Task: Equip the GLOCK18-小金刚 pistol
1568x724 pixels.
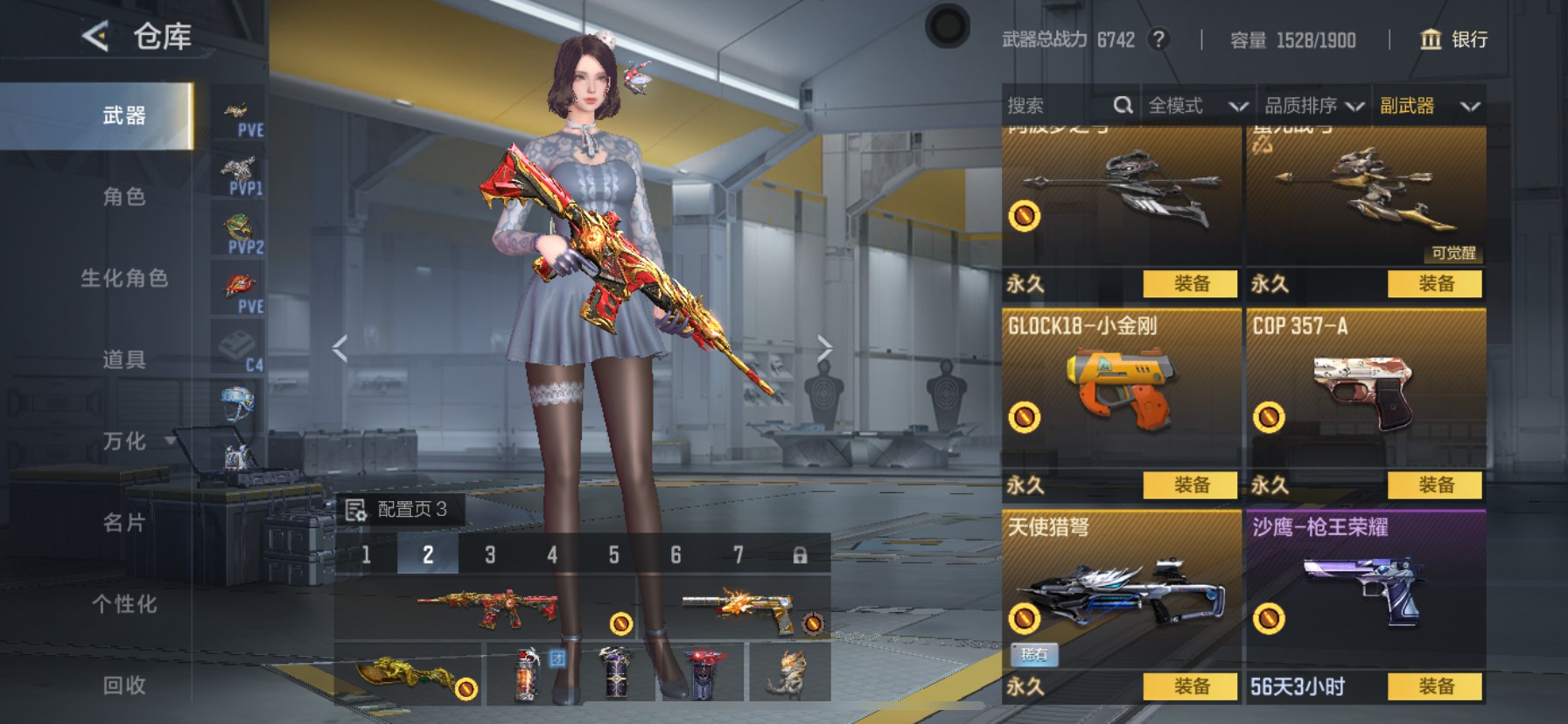Action: 1191,484
